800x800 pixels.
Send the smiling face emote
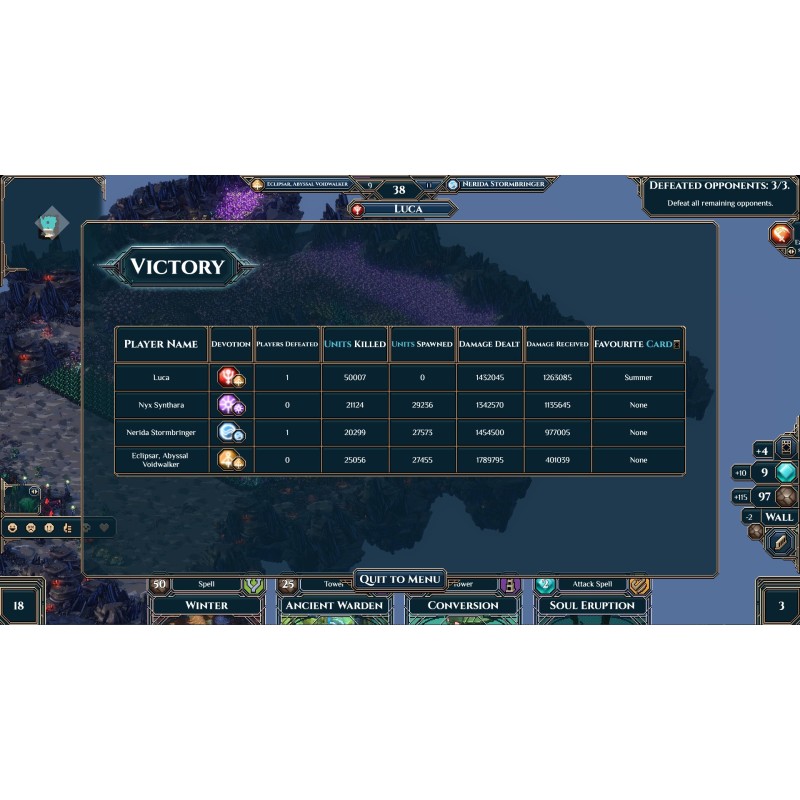click(12, 527)
